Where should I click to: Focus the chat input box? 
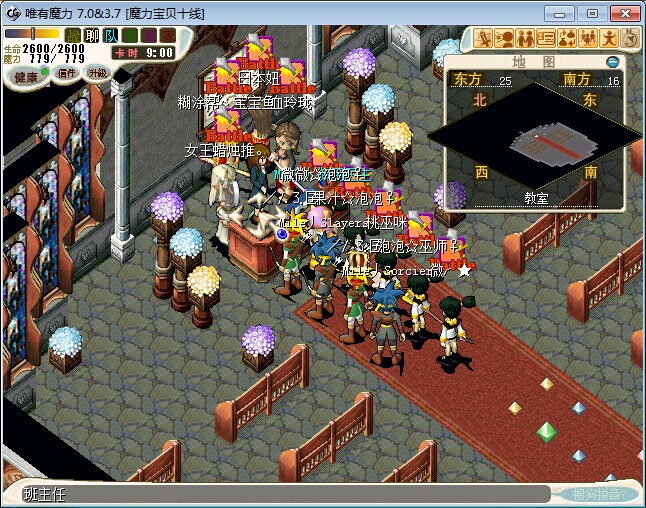(x=280, y=493)
